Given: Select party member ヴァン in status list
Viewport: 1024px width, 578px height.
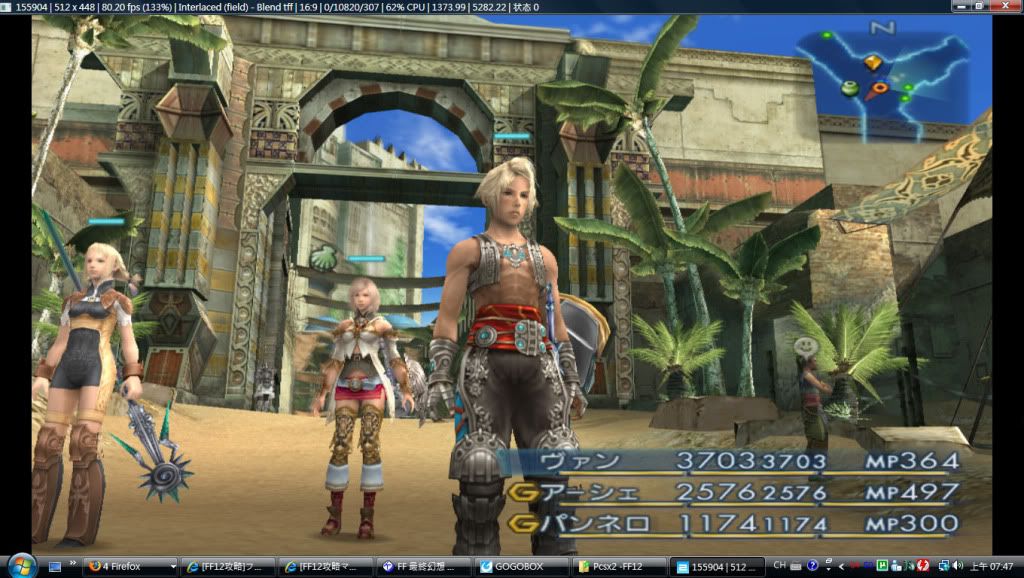Looking at the screenshot, I should pos(579,461).
